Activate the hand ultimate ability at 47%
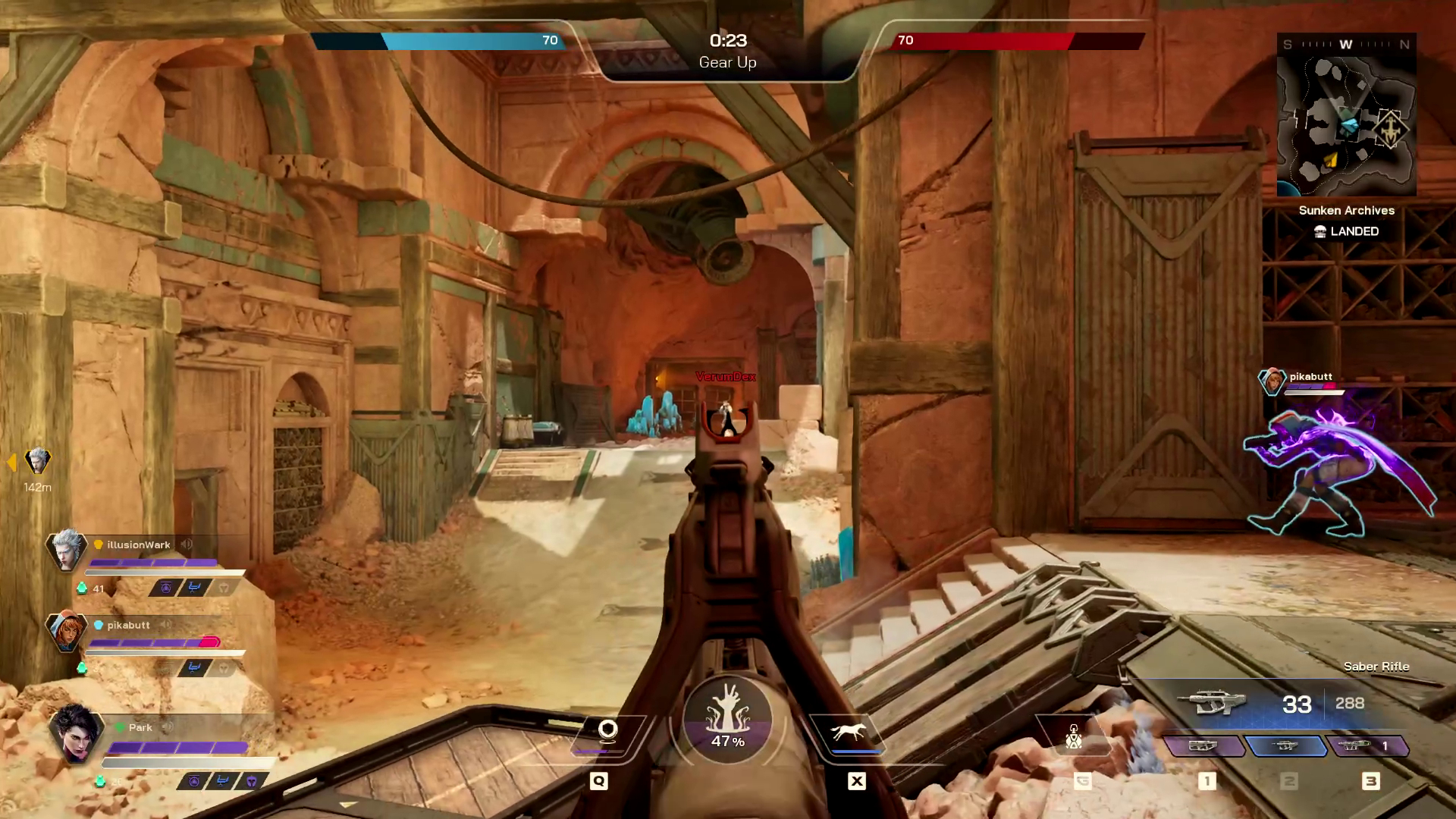This screenshot has width=1456, height=819. click(727, 719)
